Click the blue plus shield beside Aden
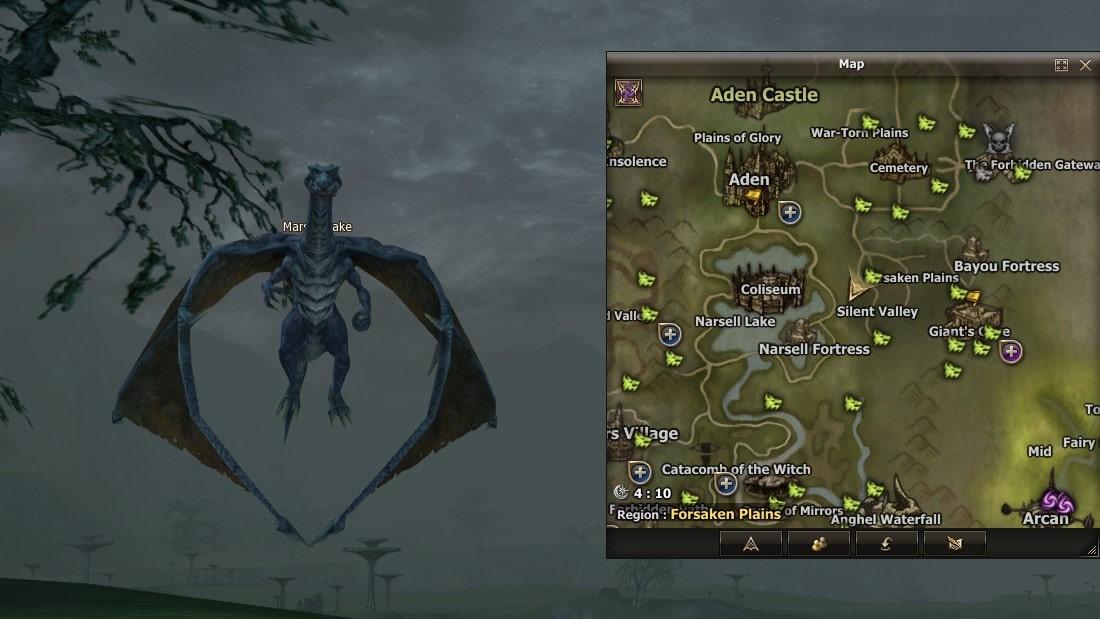Image resolution: width=1100 pixels, height=619 pixels. click(x=790, y=212)
